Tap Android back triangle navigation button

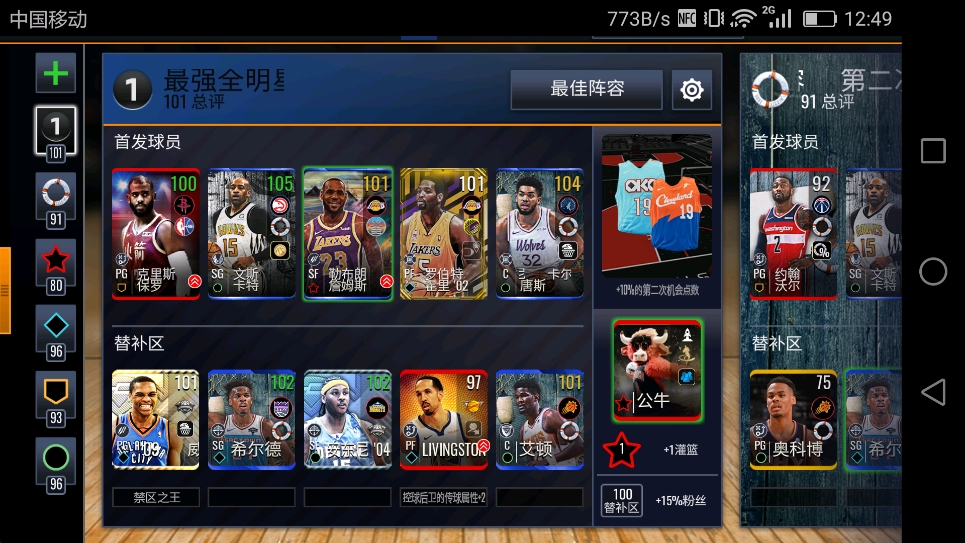tap(932, 392)
